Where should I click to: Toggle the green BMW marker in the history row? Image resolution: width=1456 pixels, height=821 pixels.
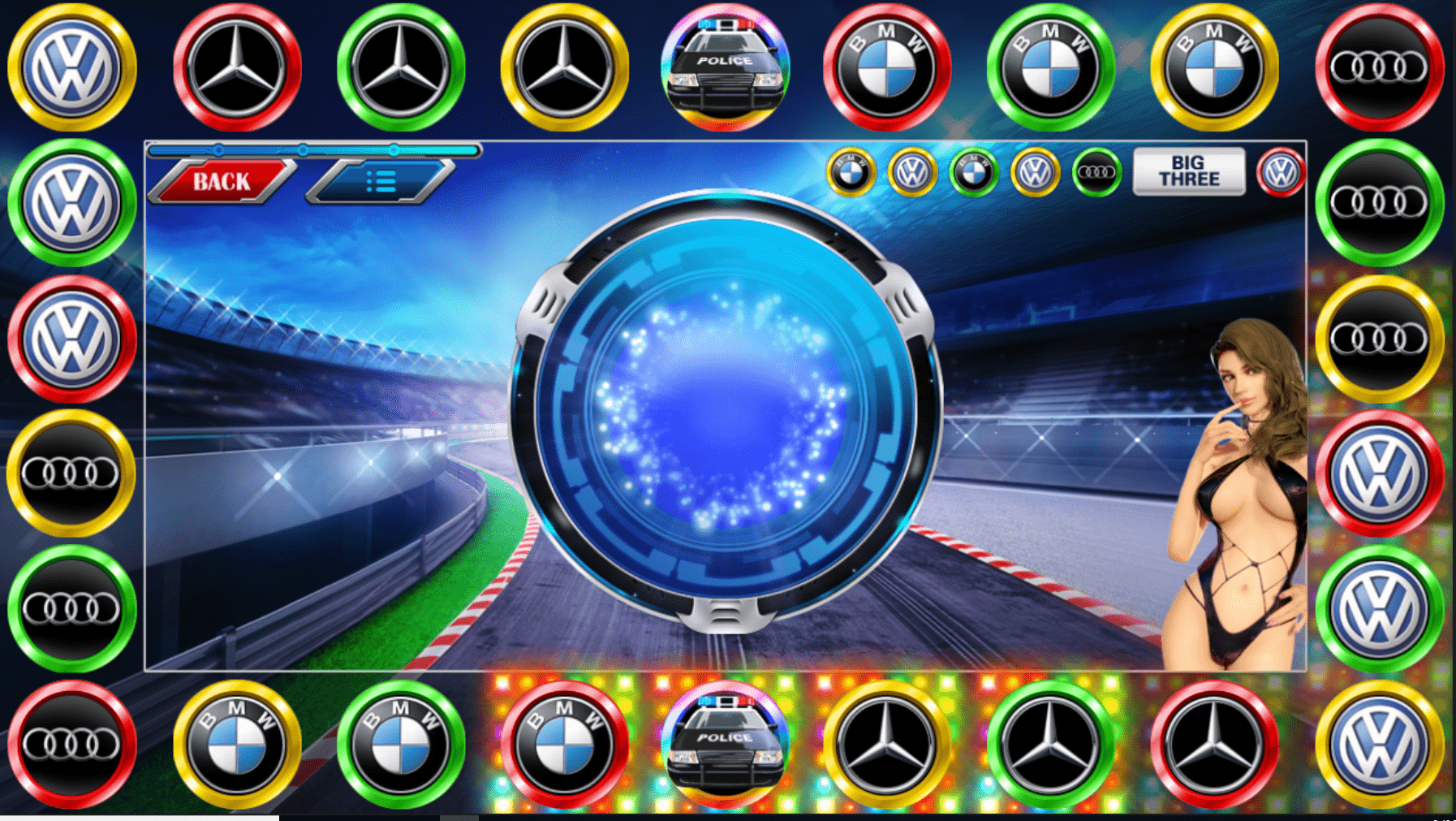[971, 171]
